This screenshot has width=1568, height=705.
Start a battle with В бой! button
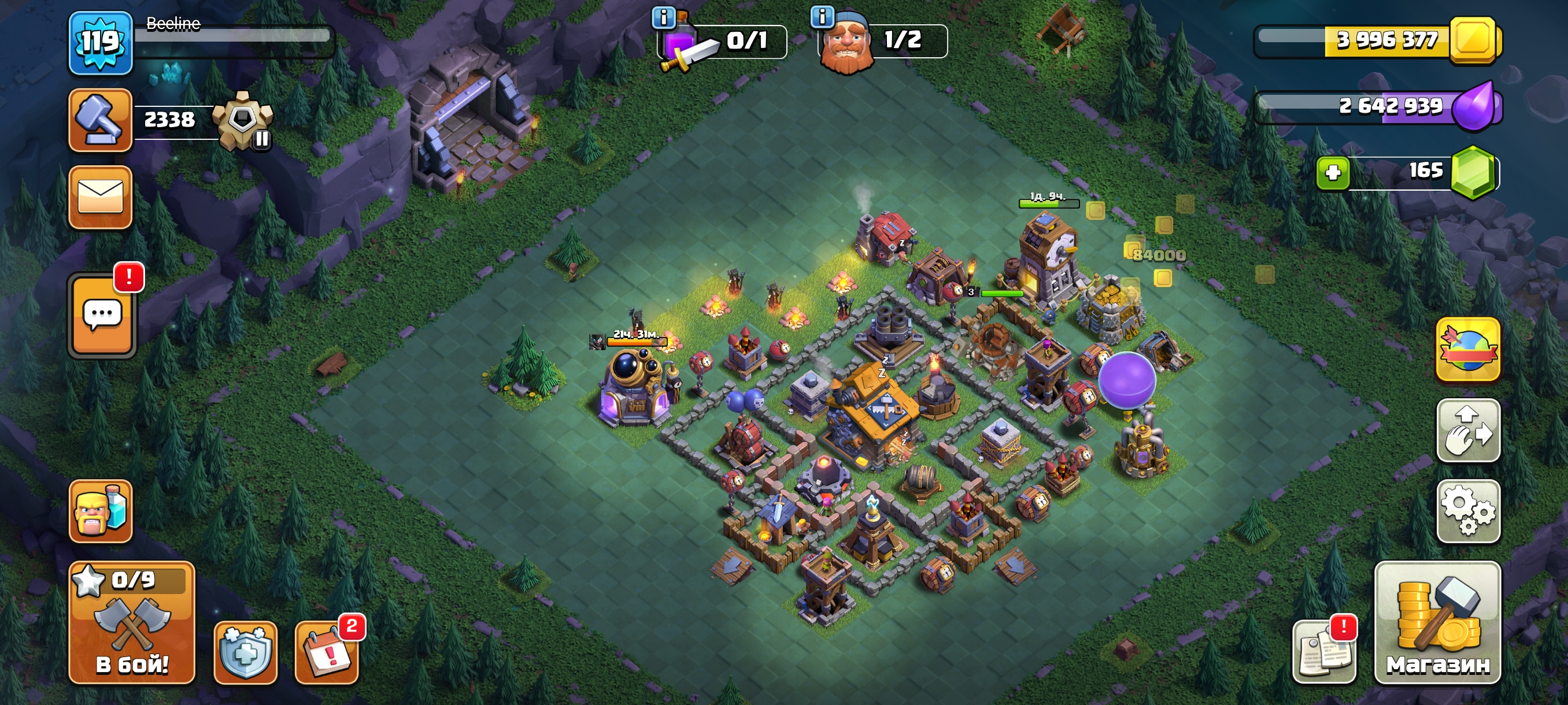click(132, 622)
